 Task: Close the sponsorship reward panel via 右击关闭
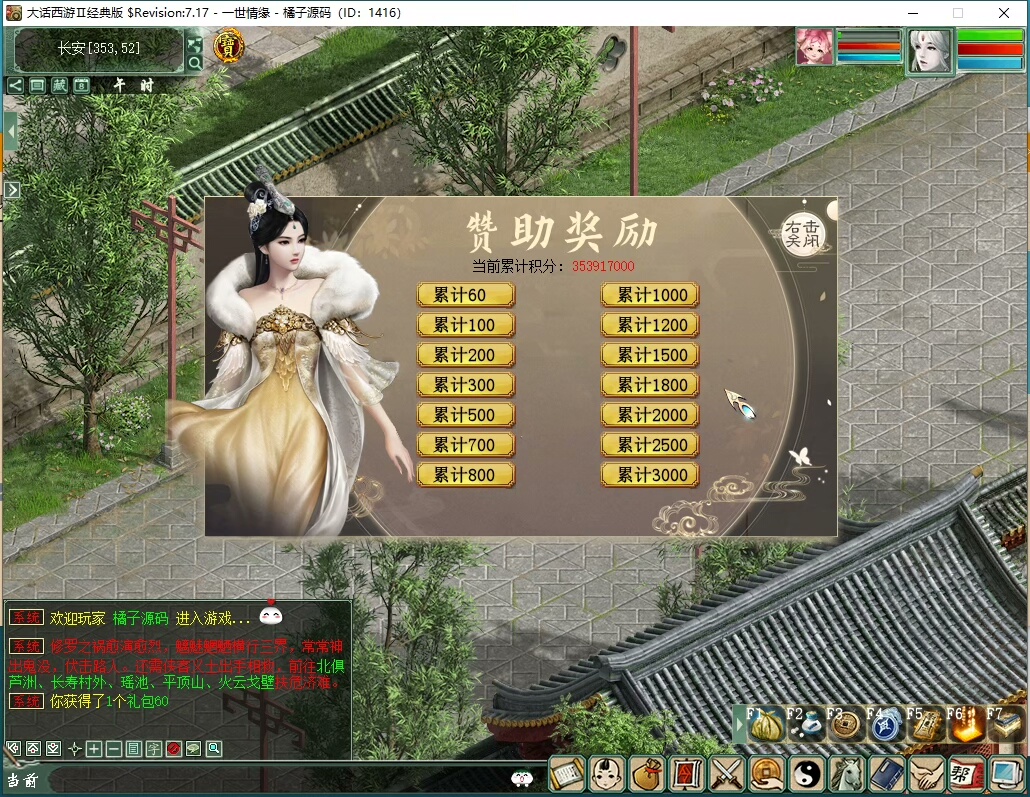(x=803, y=234)
